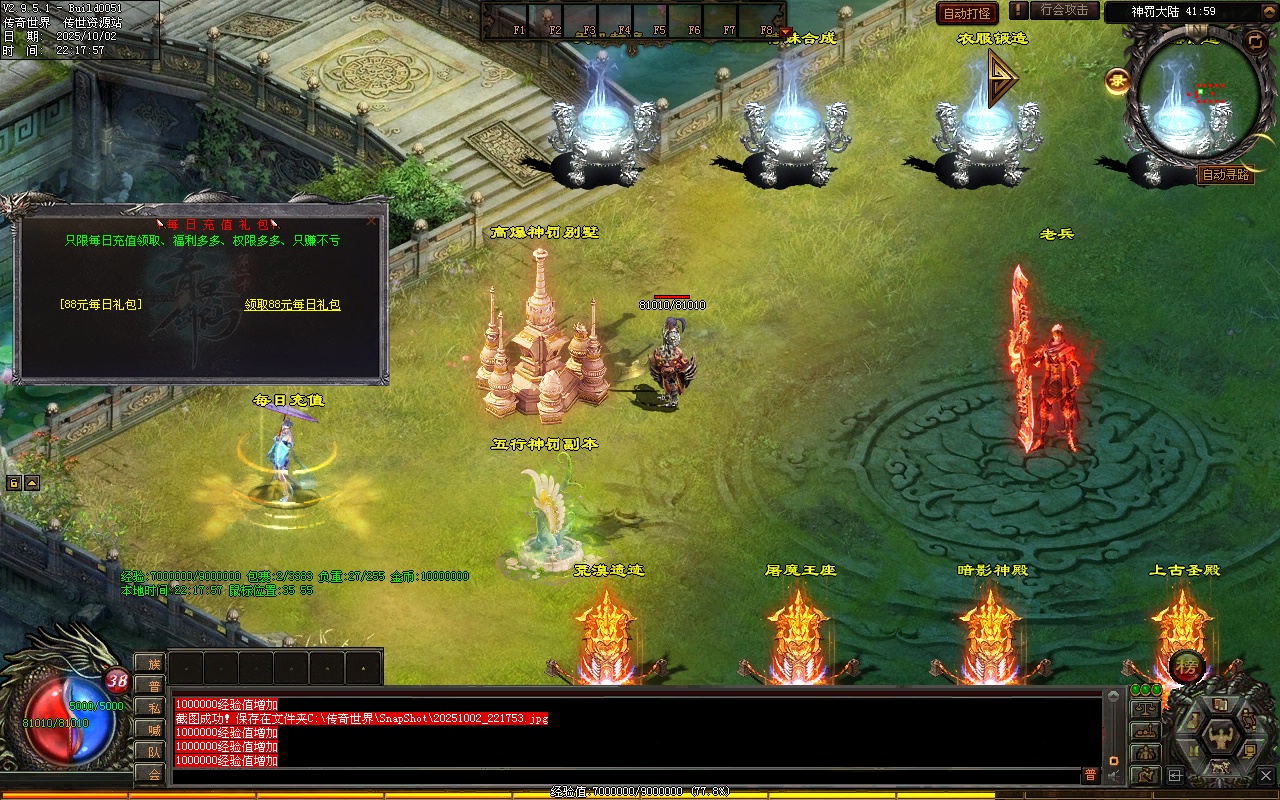Screen dimensions: 1280x800
Task: Choose the 队 team chat channel
Action: click(x=151, y=751)
